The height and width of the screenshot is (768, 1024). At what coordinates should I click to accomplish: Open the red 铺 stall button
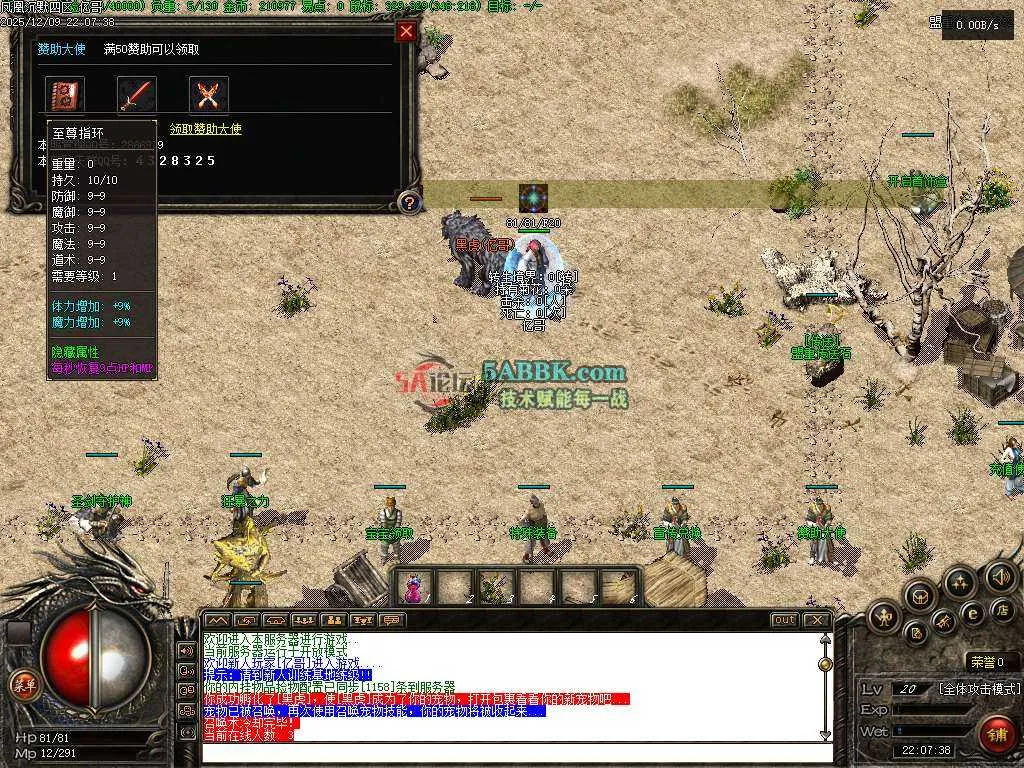click(996, 734)
